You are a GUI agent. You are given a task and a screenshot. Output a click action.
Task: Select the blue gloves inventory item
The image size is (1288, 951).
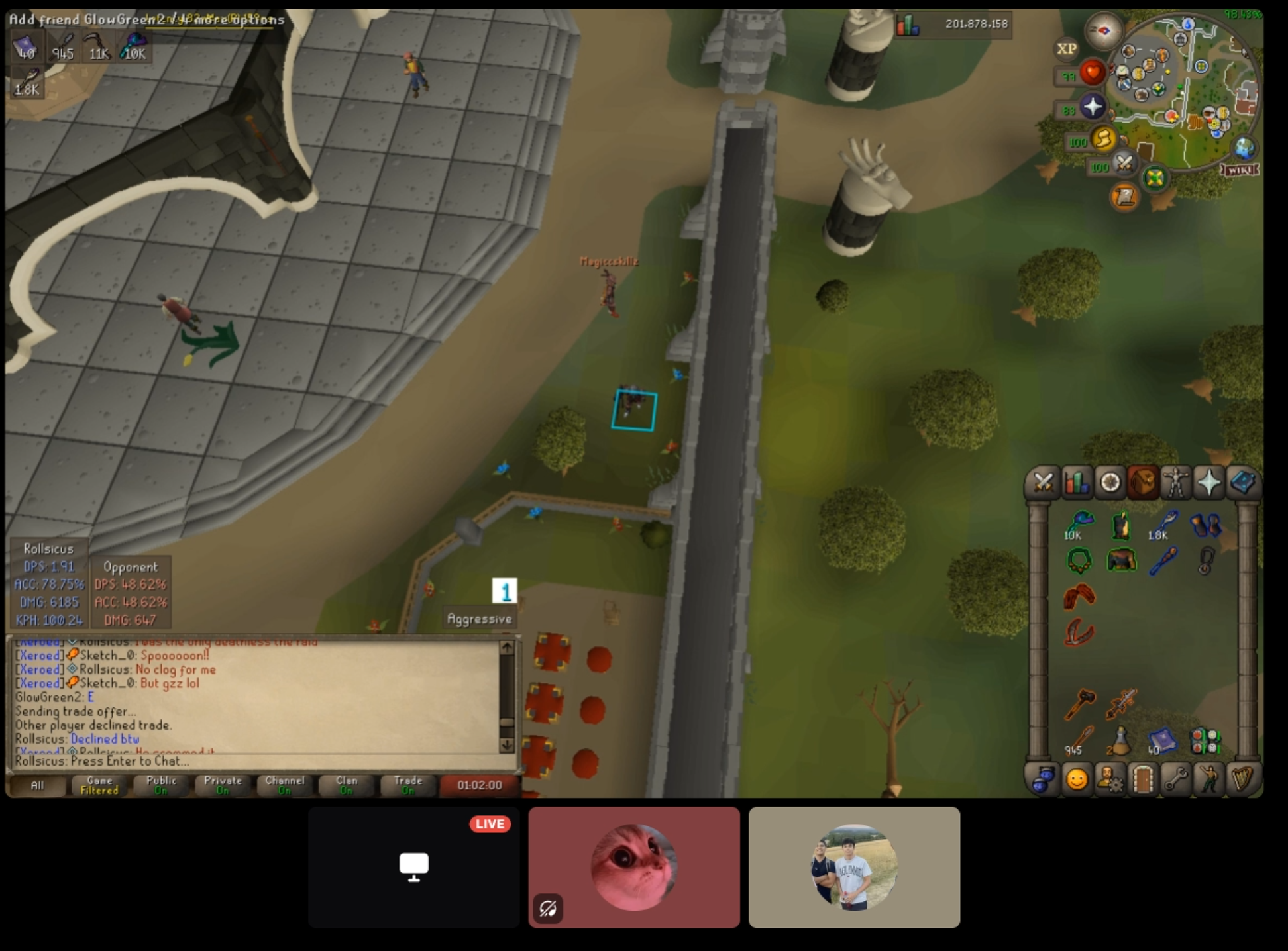1206,526
